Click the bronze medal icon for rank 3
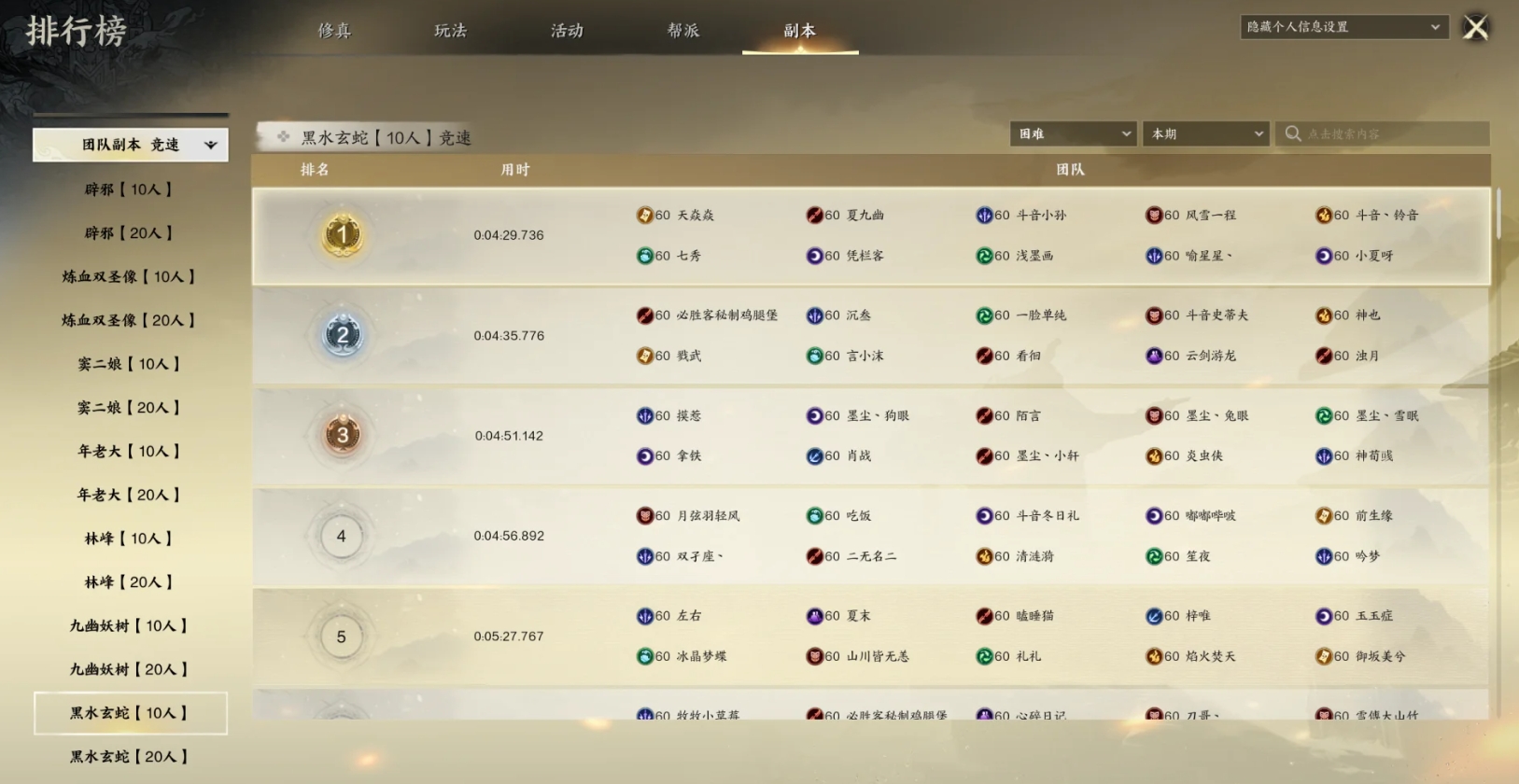1519x784 pixels. tap(343, 435)
